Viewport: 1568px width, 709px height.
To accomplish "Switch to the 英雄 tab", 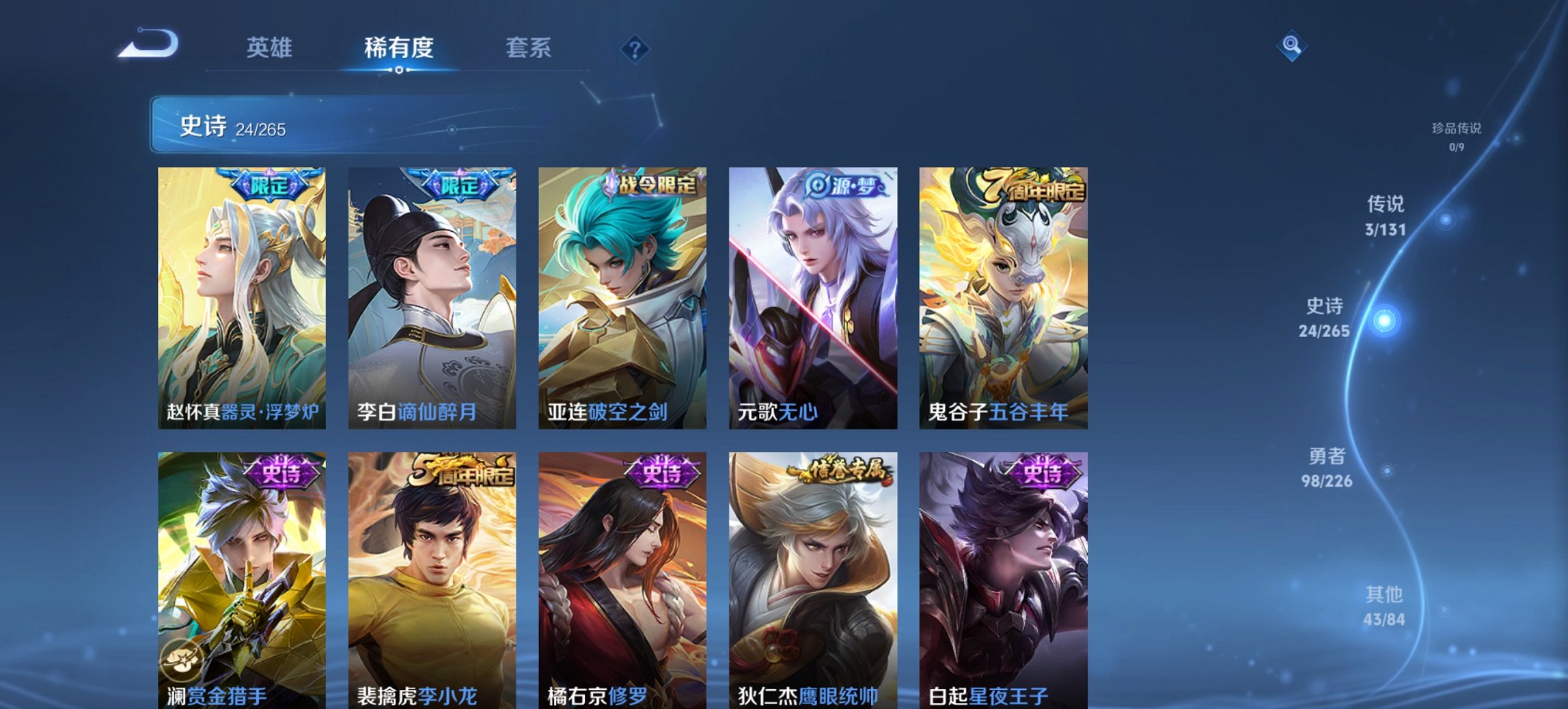I will coord(271,48).
